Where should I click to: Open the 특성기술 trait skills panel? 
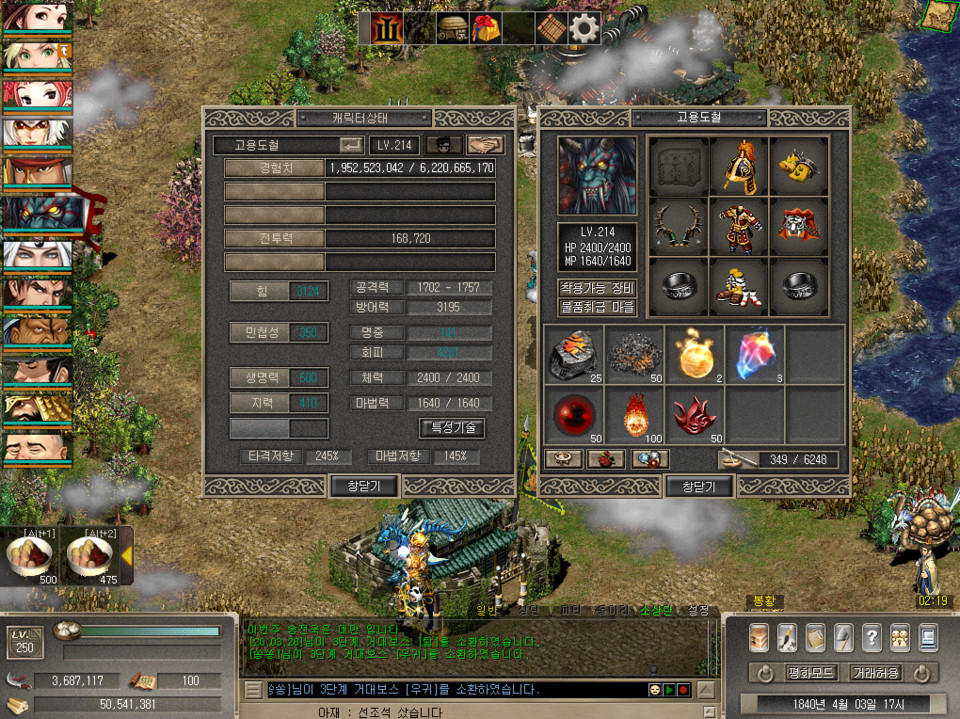pos(452,428)
